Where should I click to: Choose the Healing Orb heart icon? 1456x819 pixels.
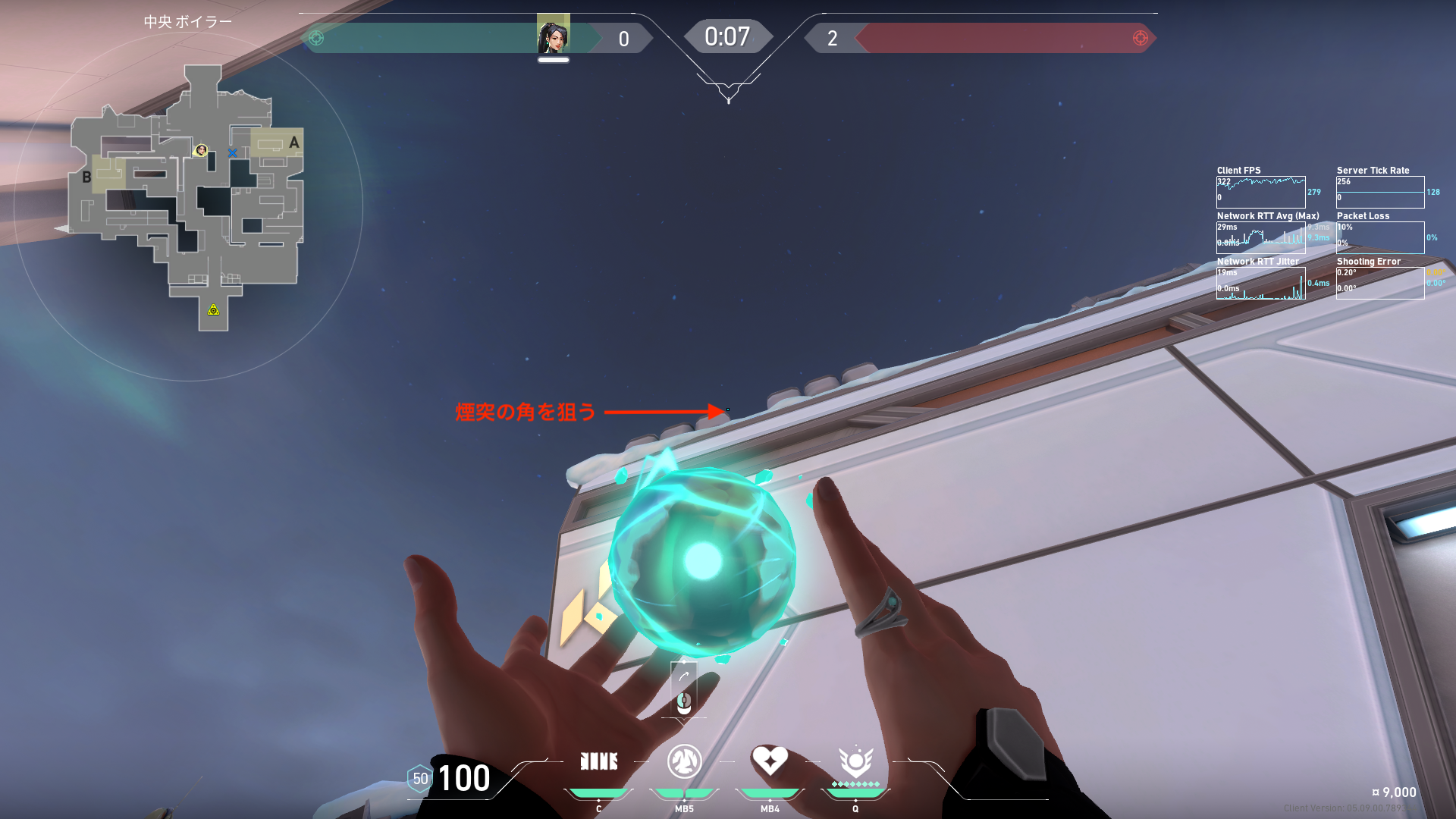tap(770, 760)
